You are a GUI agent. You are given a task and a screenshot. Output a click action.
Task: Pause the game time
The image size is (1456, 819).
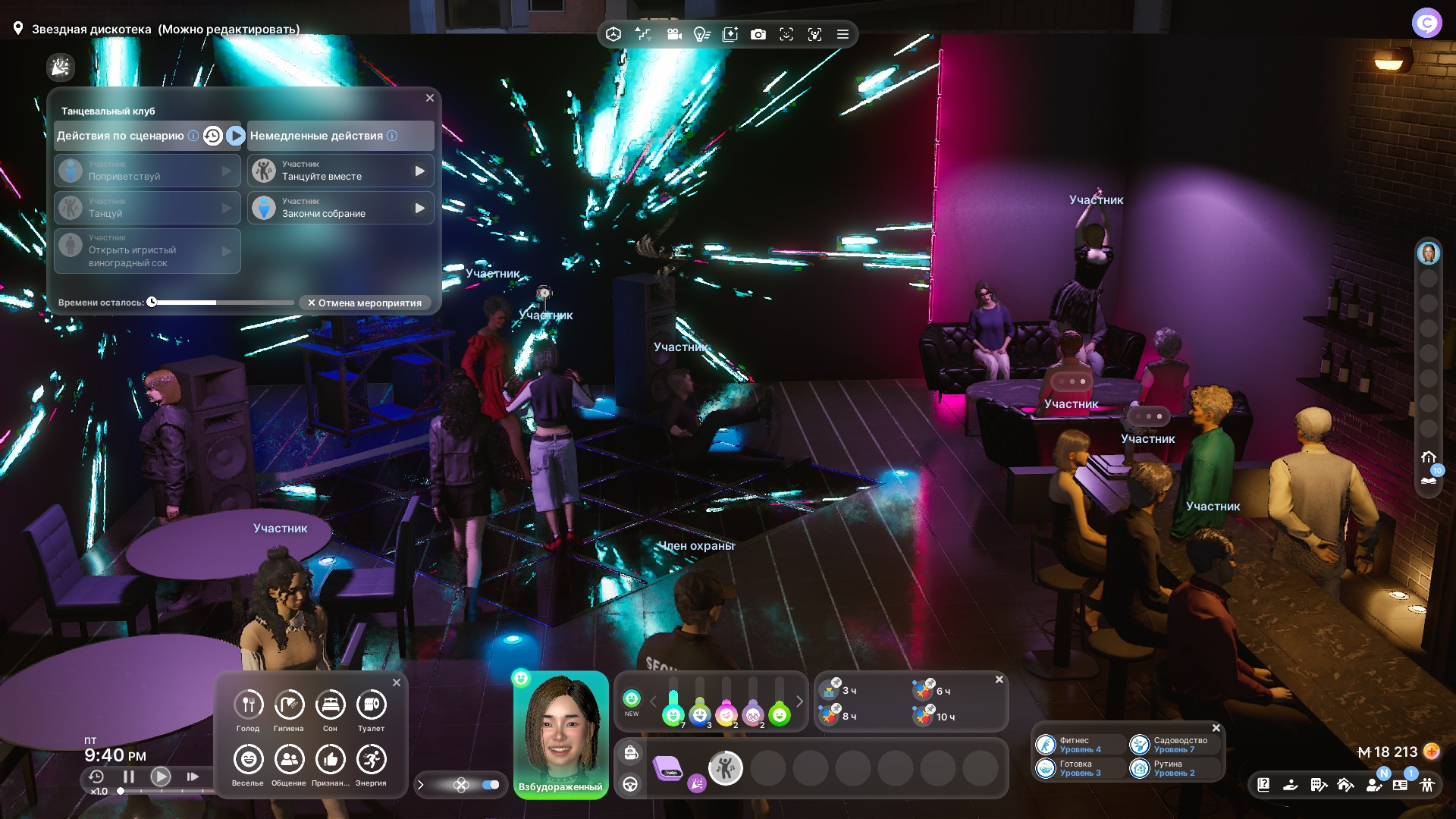[x=129, y=777]
